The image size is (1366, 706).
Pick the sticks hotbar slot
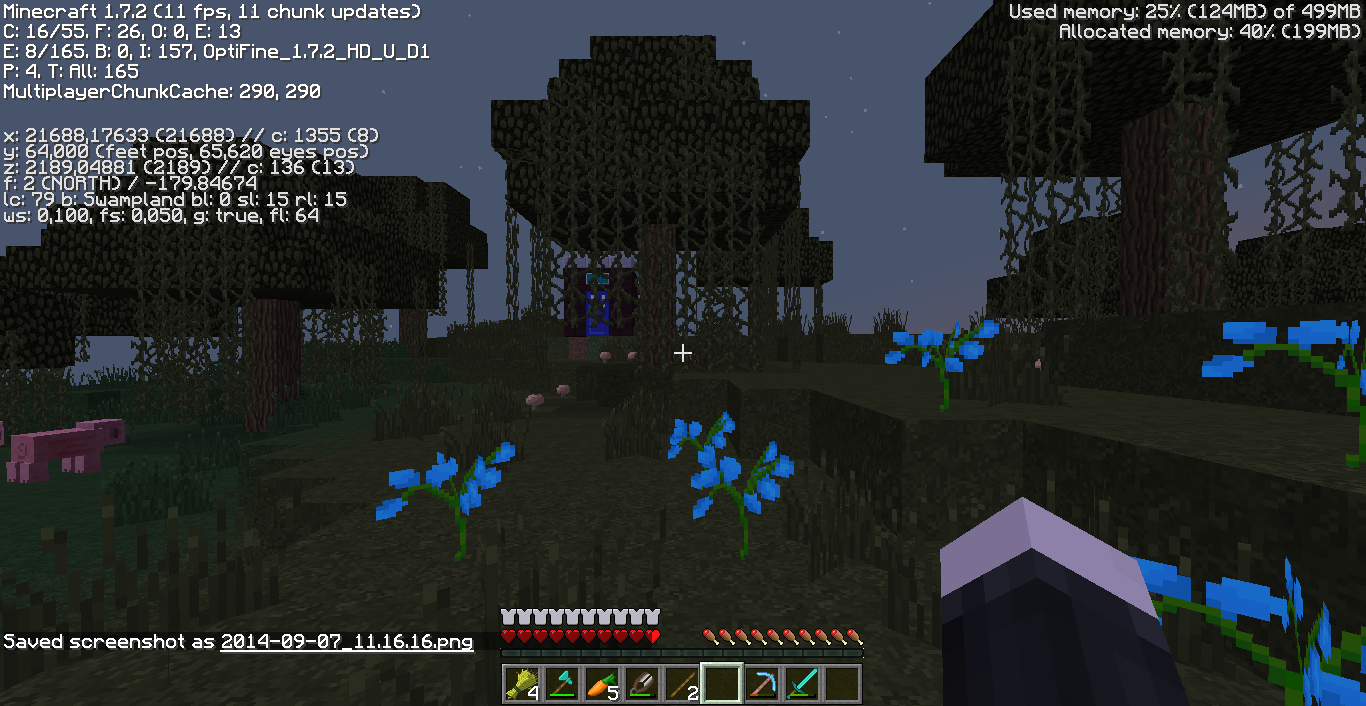681,683
